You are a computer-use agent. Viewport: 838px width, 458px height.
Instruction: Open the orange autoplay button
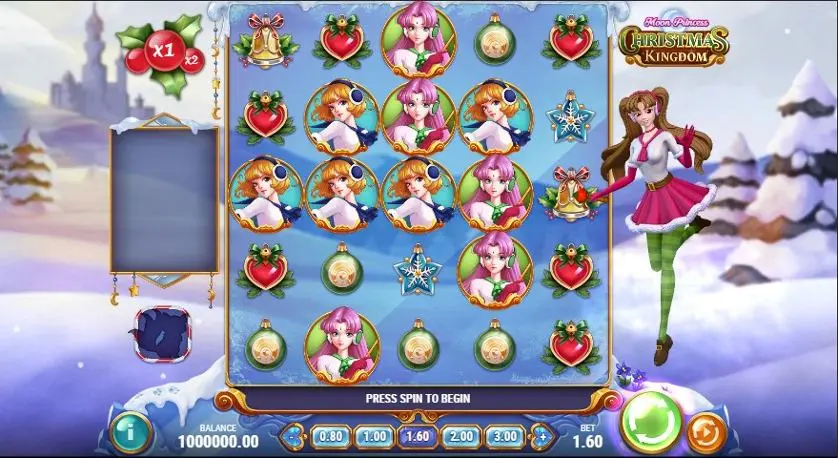(708, 431)
